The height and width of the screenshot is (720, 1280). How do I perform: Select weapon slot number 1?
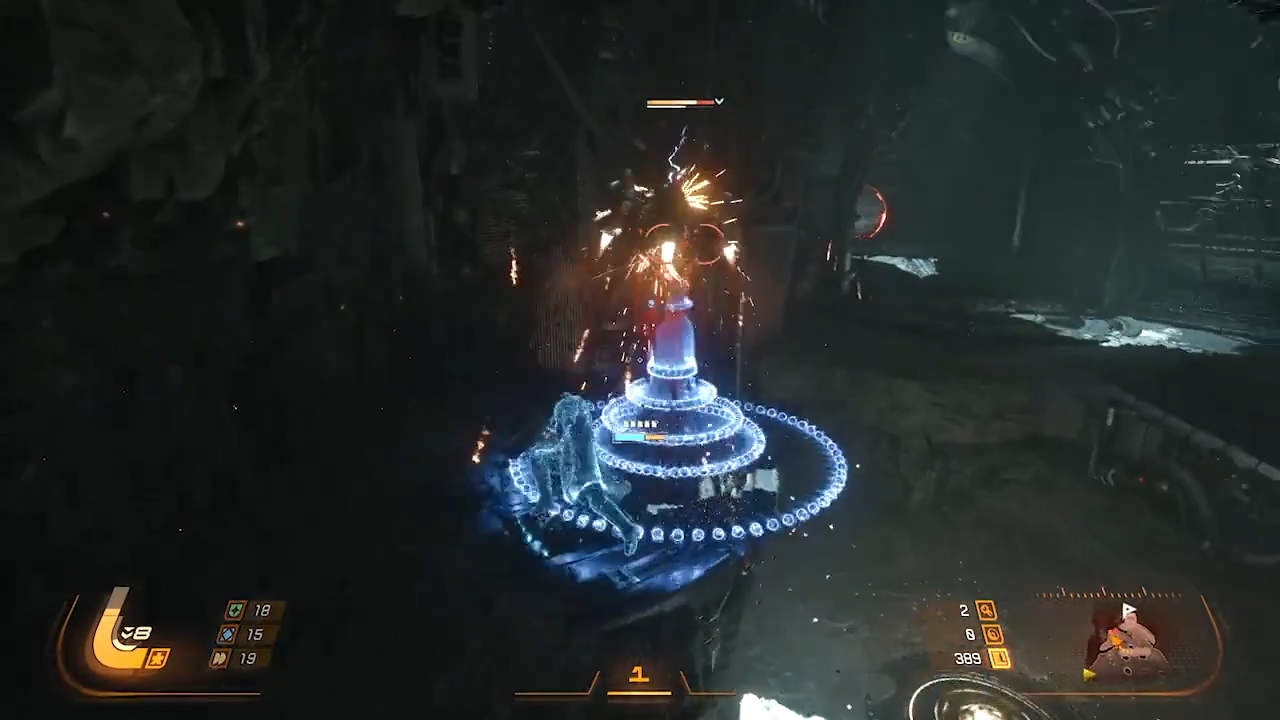click(x=638, y=675)
